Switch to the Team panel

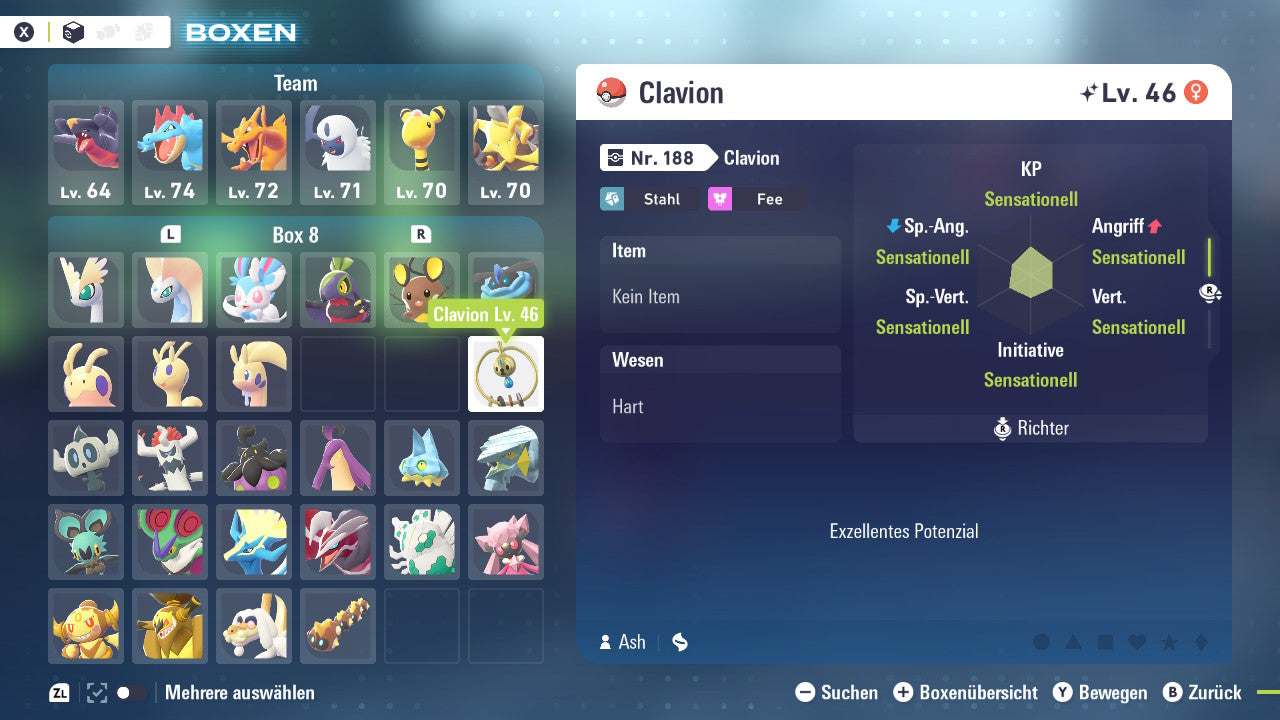tap(295, 83)
